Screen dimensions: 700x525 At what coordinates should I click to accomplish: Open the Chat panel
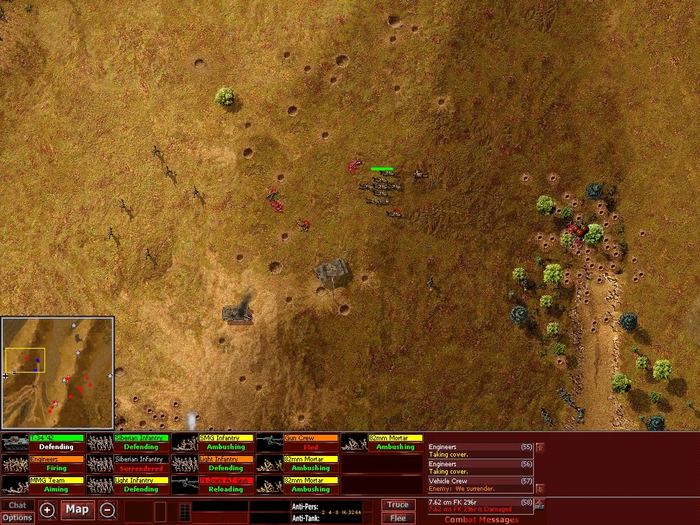17,505
